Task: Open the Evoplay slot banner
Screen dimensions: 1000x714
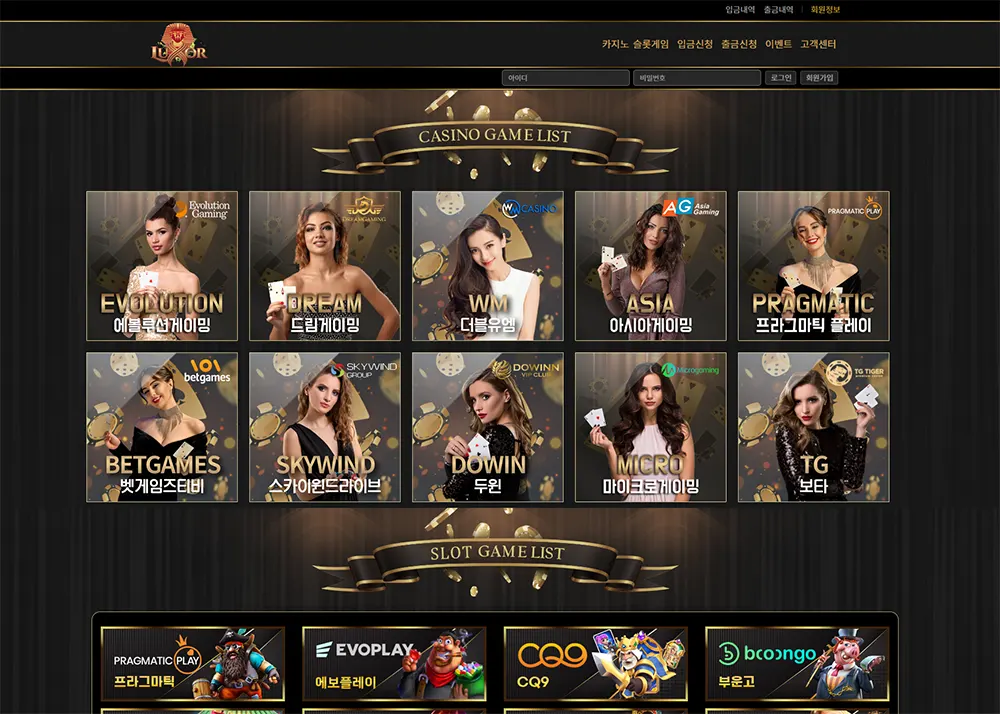Action: 395,663
